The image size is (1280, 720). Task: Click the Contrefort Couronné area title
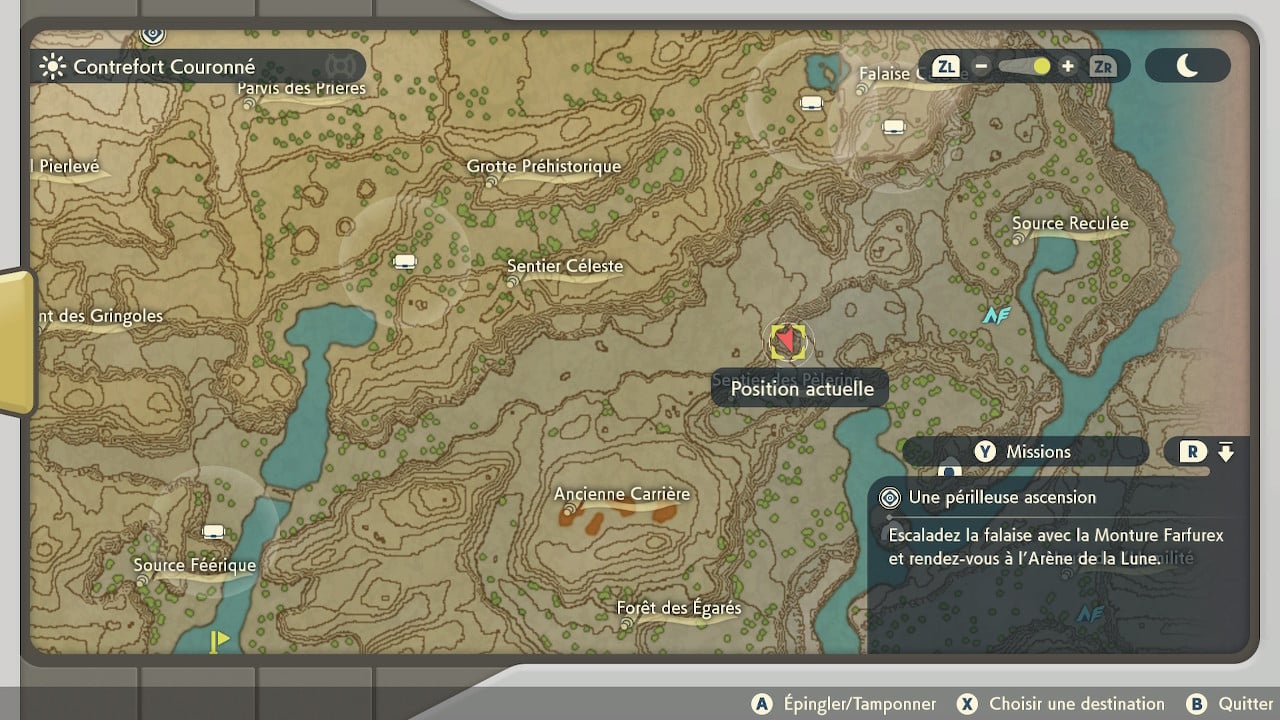[x=164, y=67]
